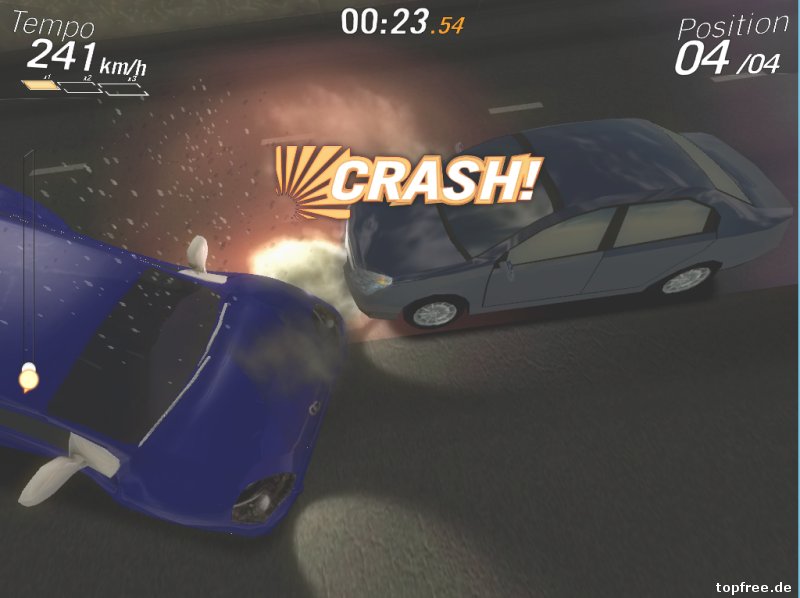
Task: Click the highlighted x1 multiplier box
Action: point(43,85)
